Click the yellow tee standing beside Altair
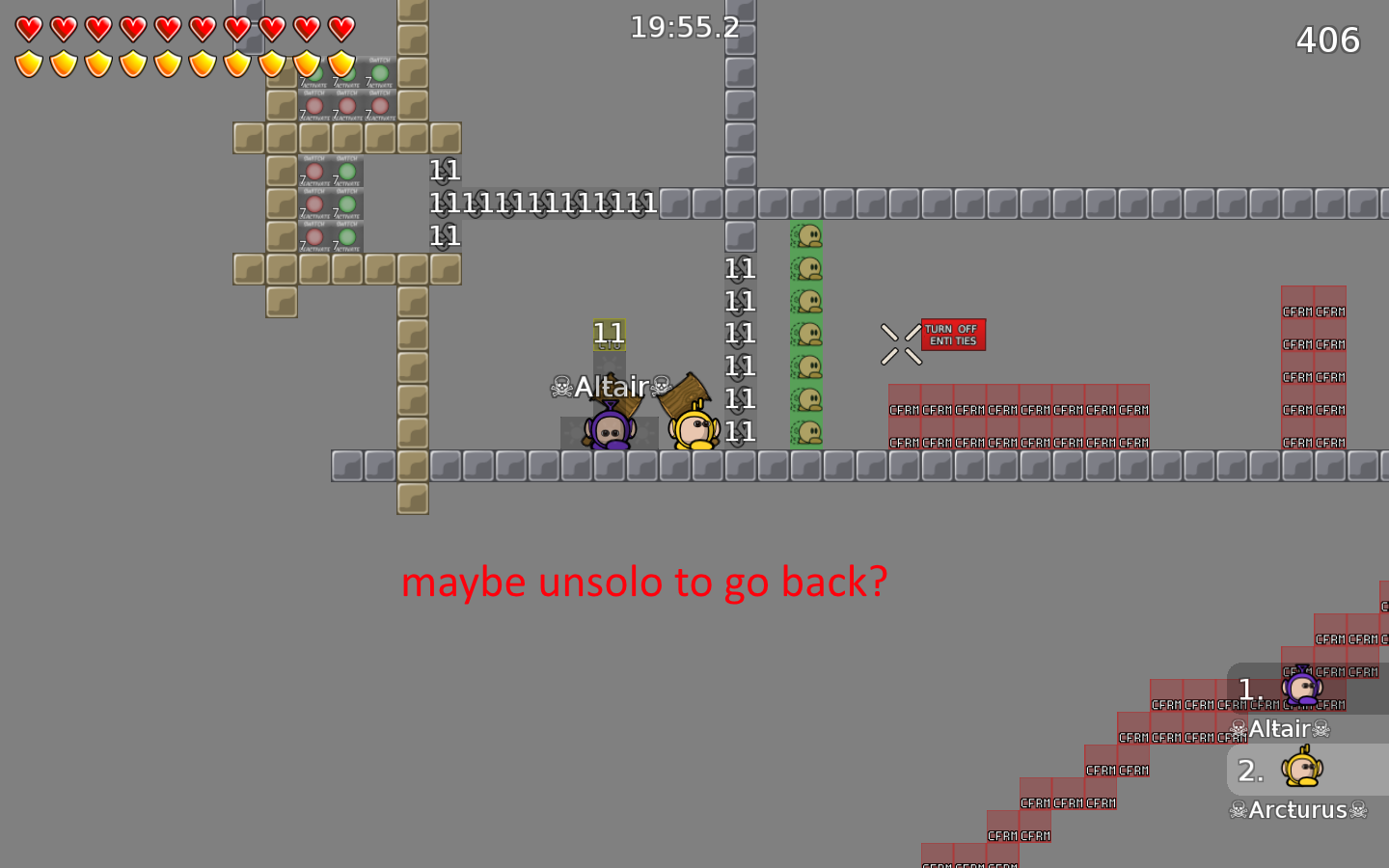This screenshot has height=868, width=1389. 693,431
